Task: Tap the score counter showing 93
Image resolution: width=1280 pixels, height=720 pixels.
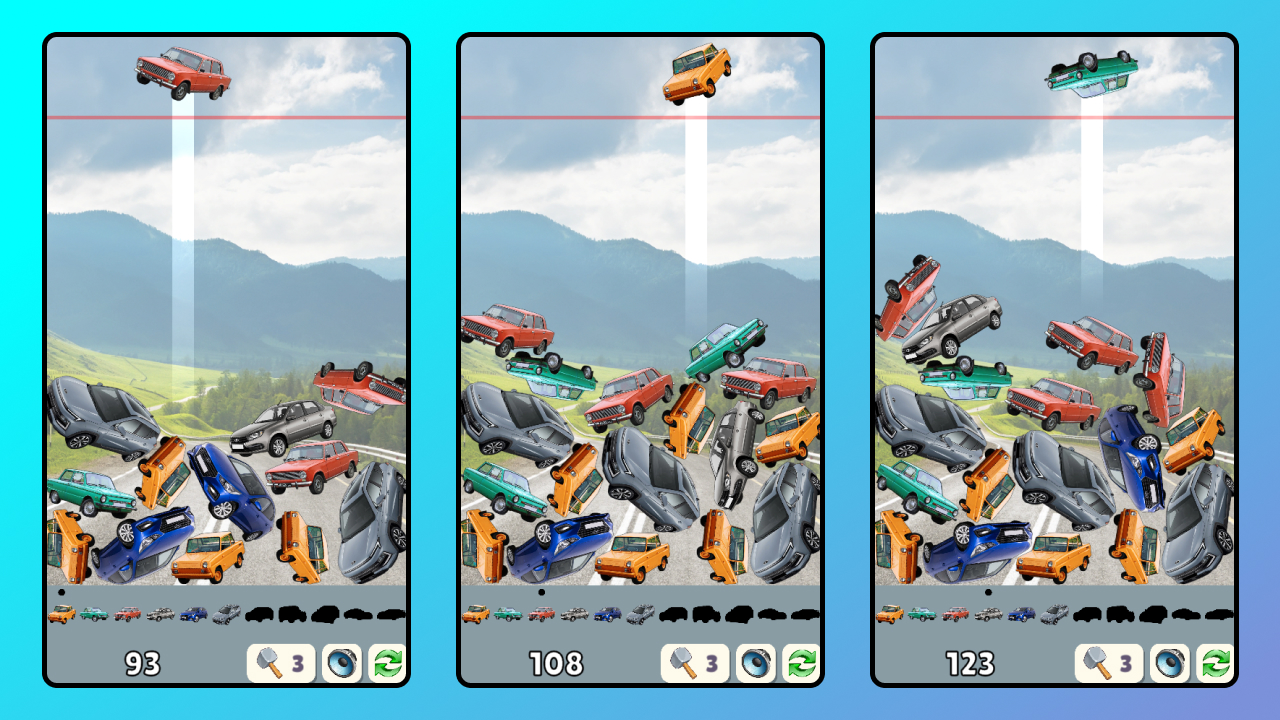Action: [x=143, y=661]
